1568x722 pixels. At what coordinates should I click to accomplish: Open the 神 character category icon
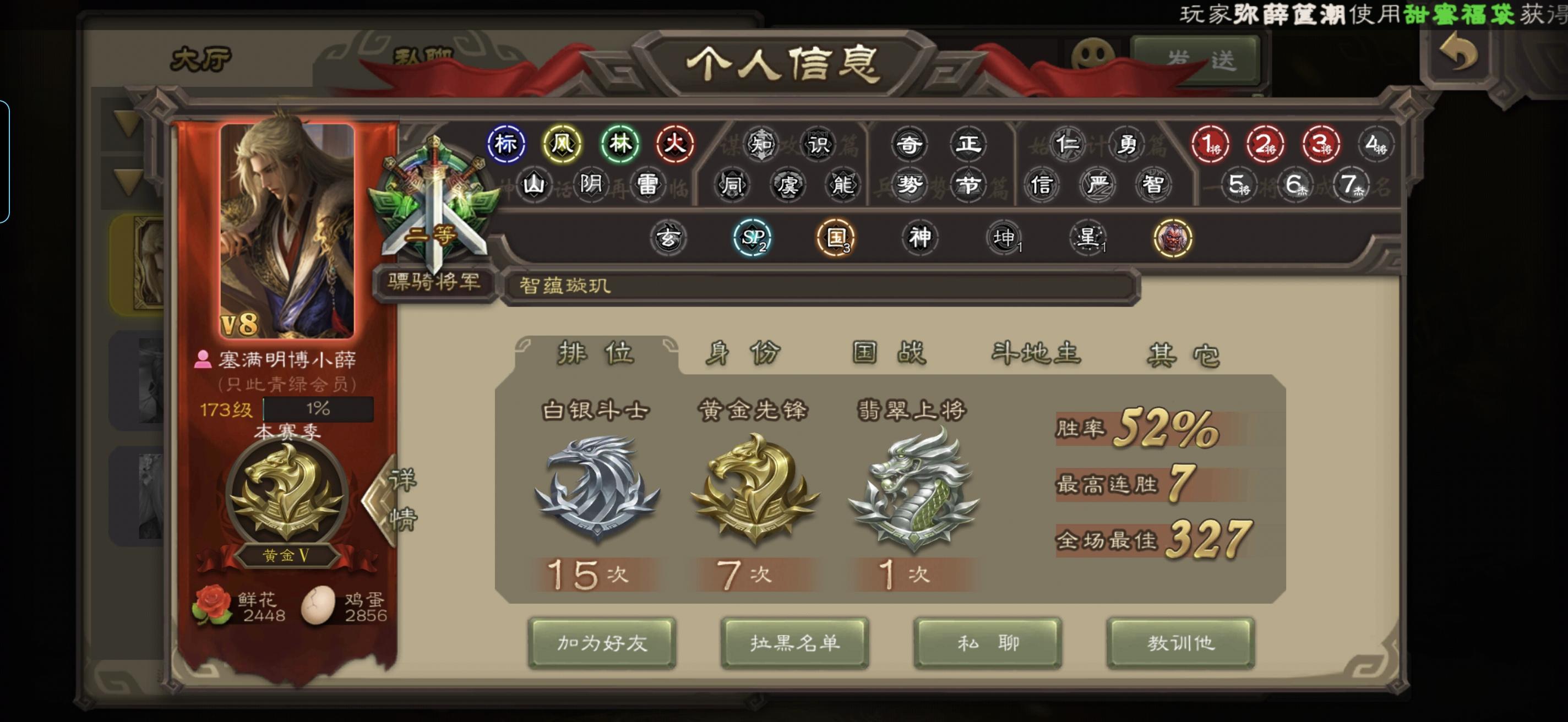tap(921, 239)
